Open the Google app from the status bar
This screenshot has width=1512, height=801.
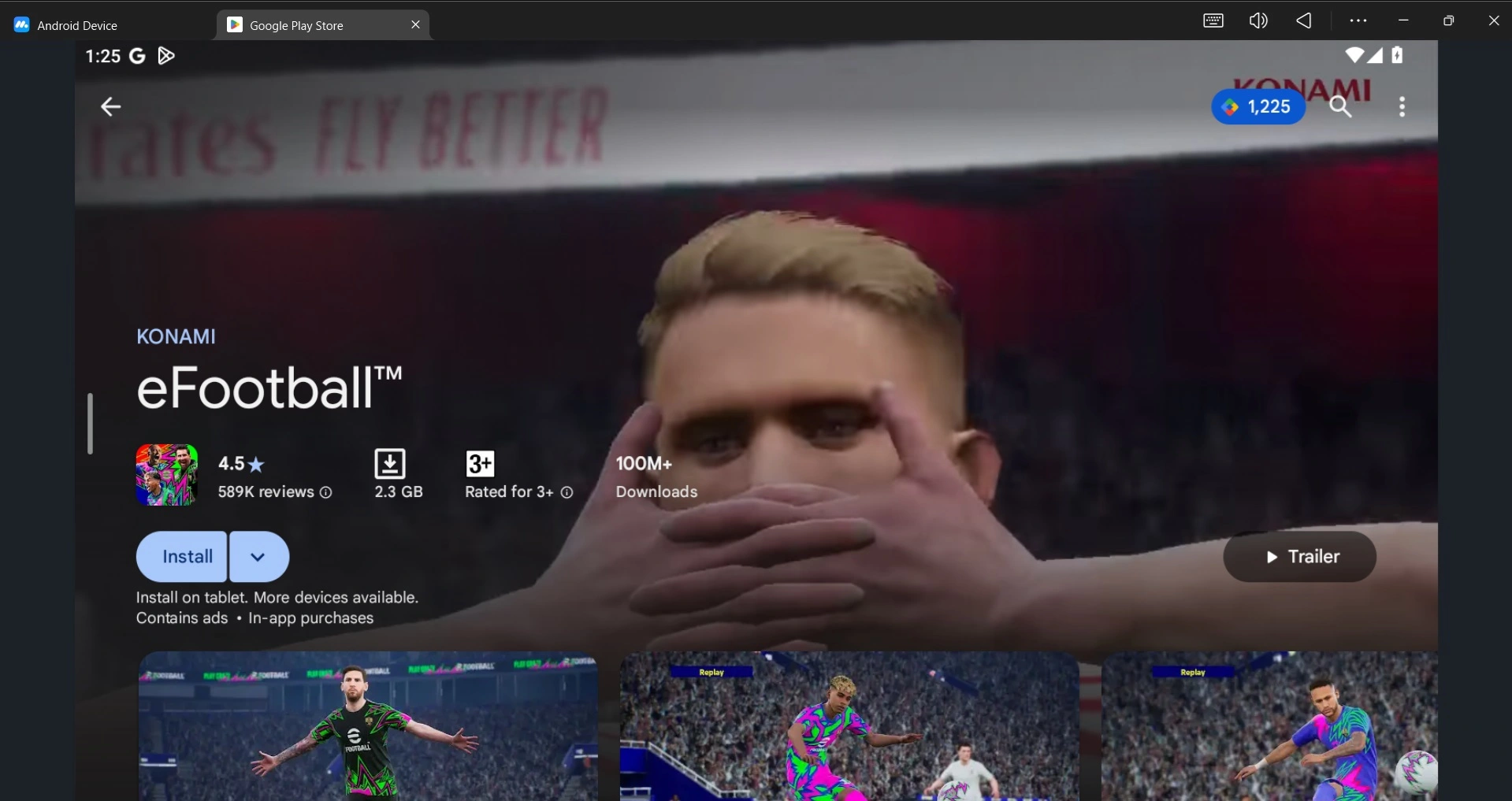(137, 56)
